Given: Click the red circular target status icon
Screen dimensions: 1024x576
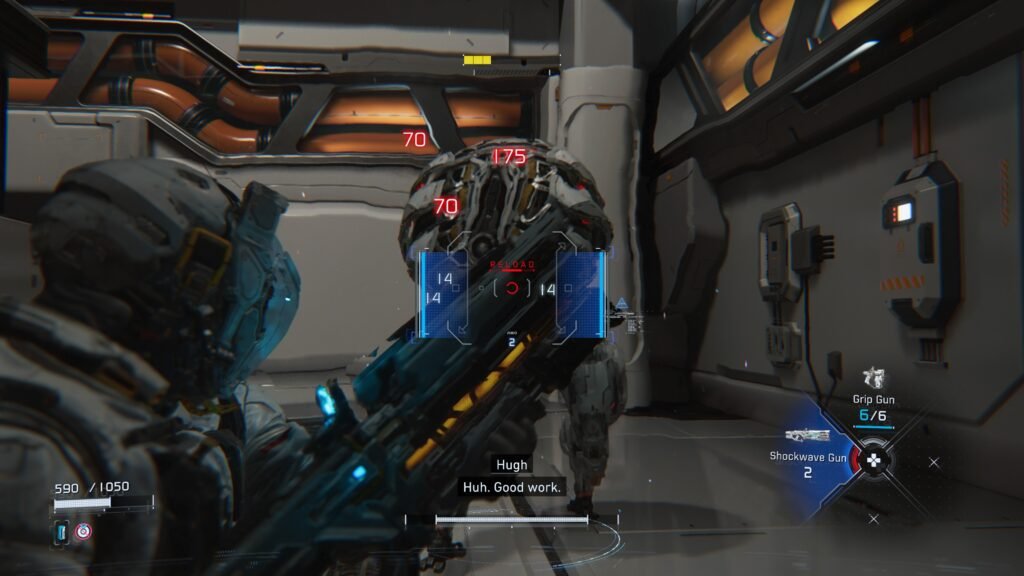Looking at the screenshot, I should click(x=84, y=532).
